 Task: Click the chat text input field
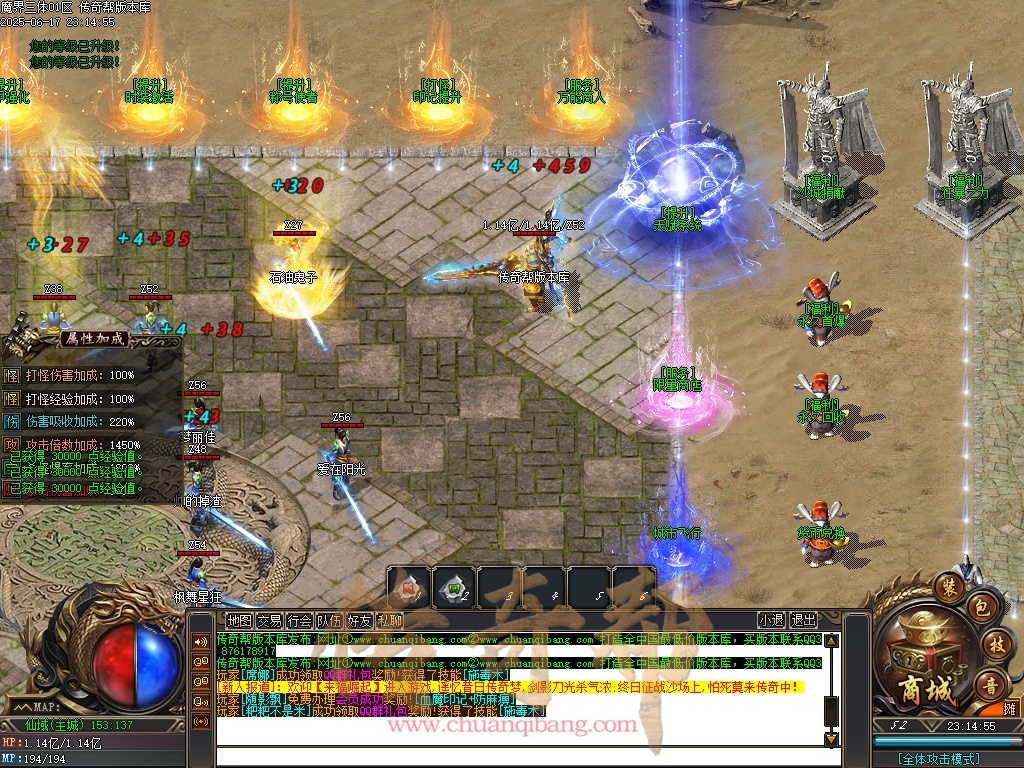tap(520, 757)
